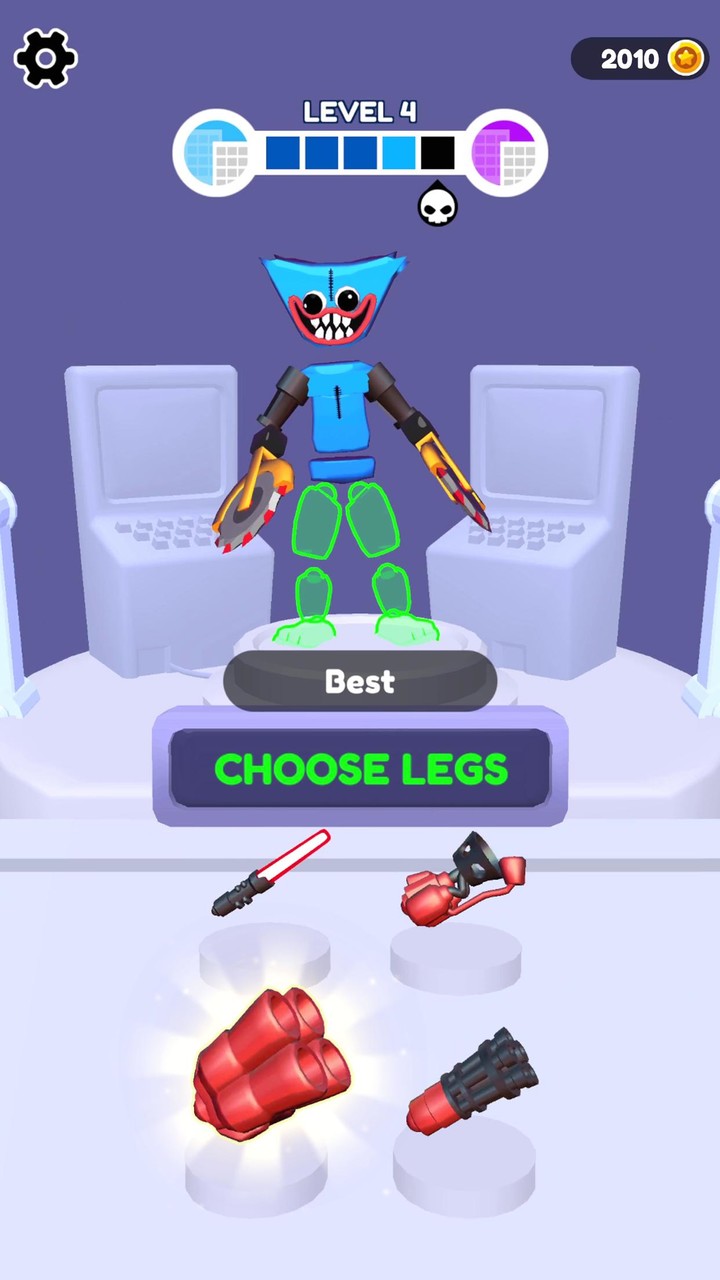720x1280 pixels.
Task: Tap the Best button
Action: click(x=360, y=682)
